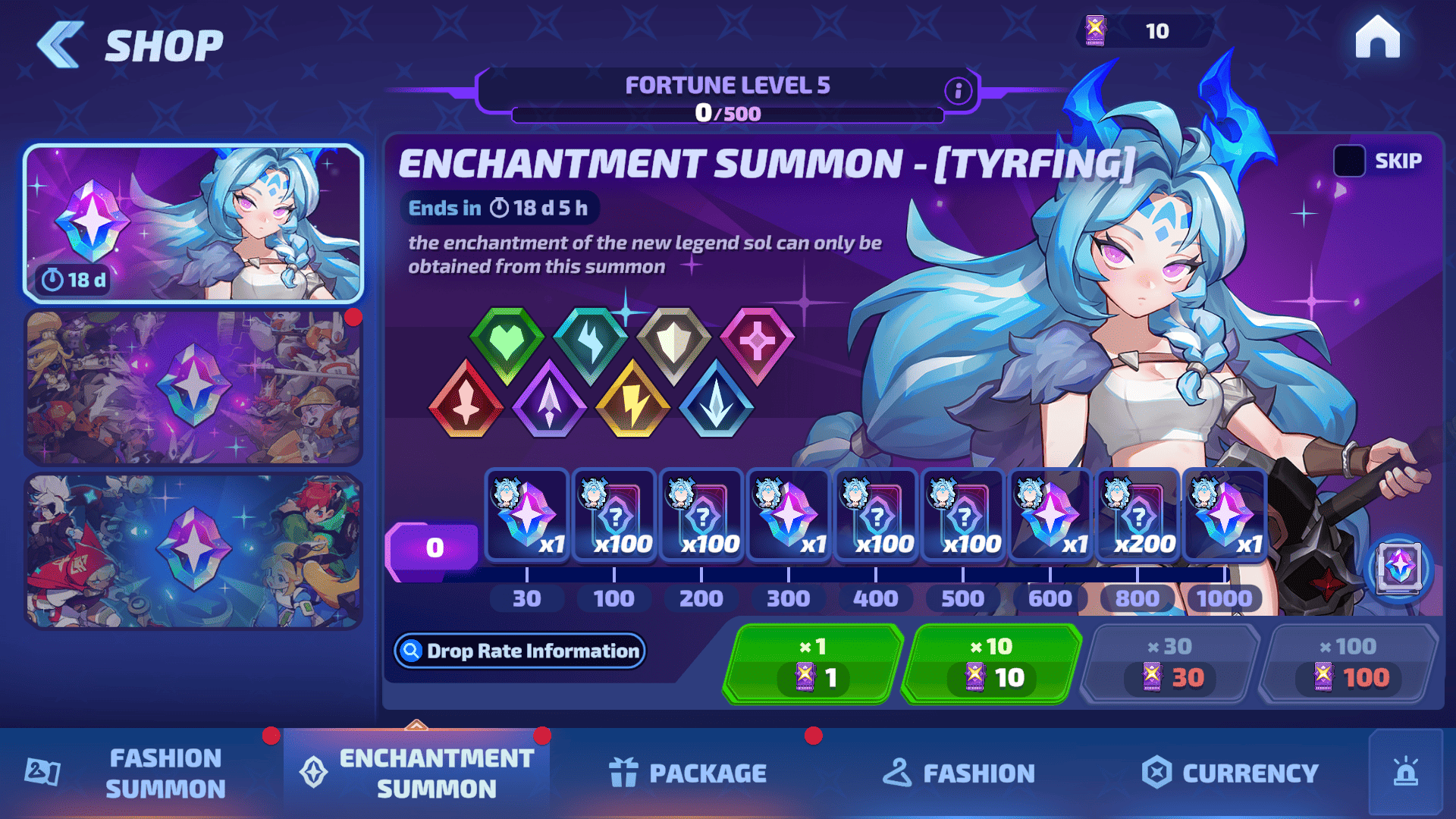1456x819 pixels.
Task: Open the Currency tab
Action: coord(1230,773)
